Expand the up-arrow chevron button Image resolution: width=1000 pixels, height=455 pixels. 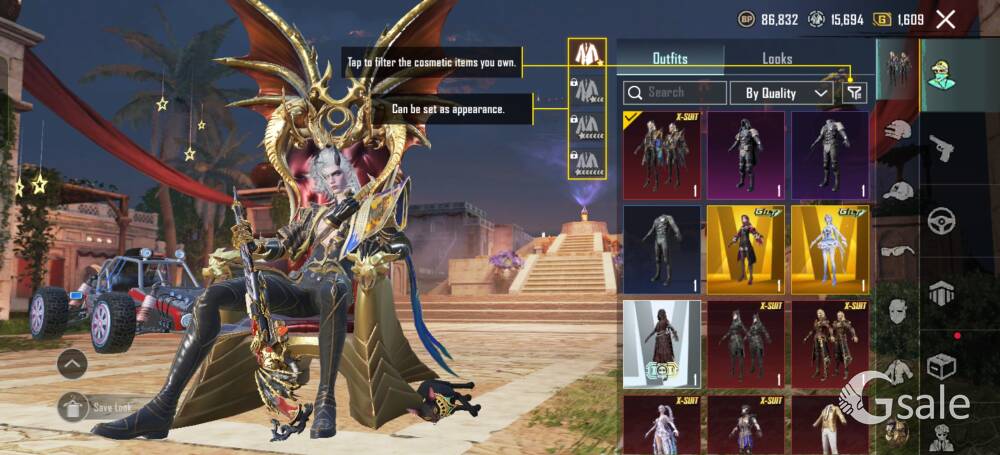(x=72, y=364)
